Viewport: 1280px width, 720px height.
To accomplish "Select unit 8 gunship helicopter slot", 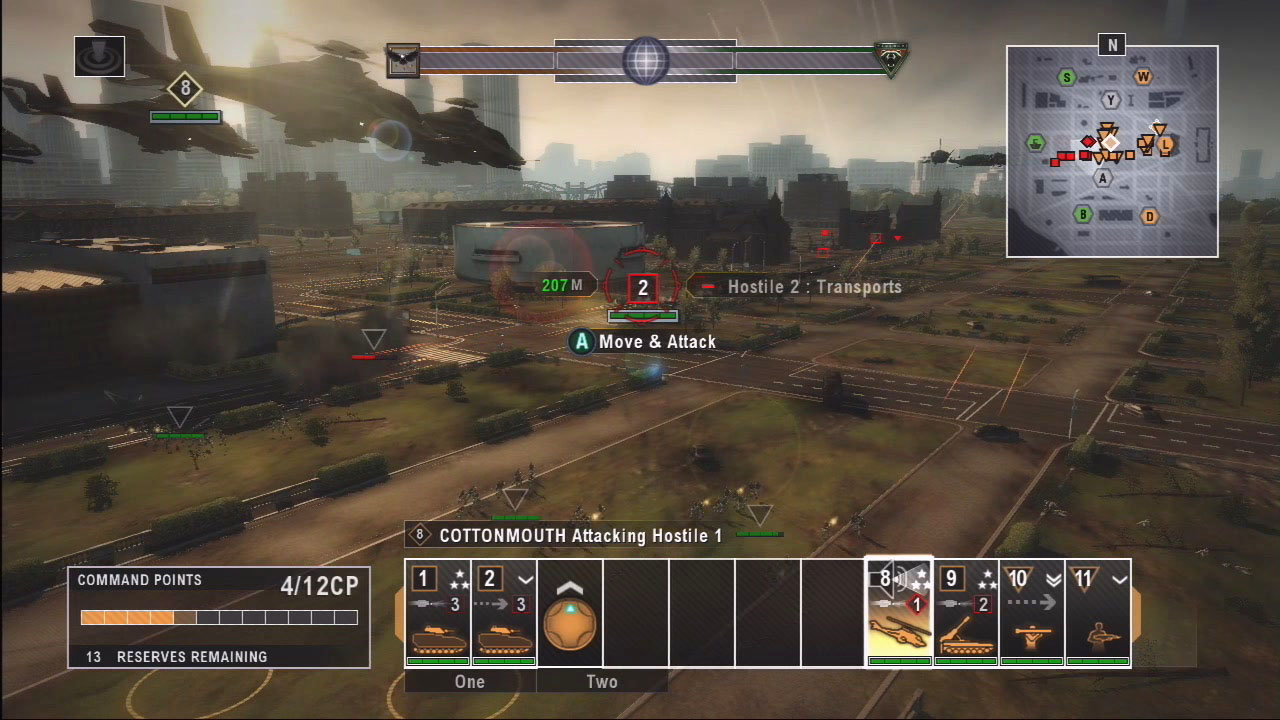I will point(898,613).
